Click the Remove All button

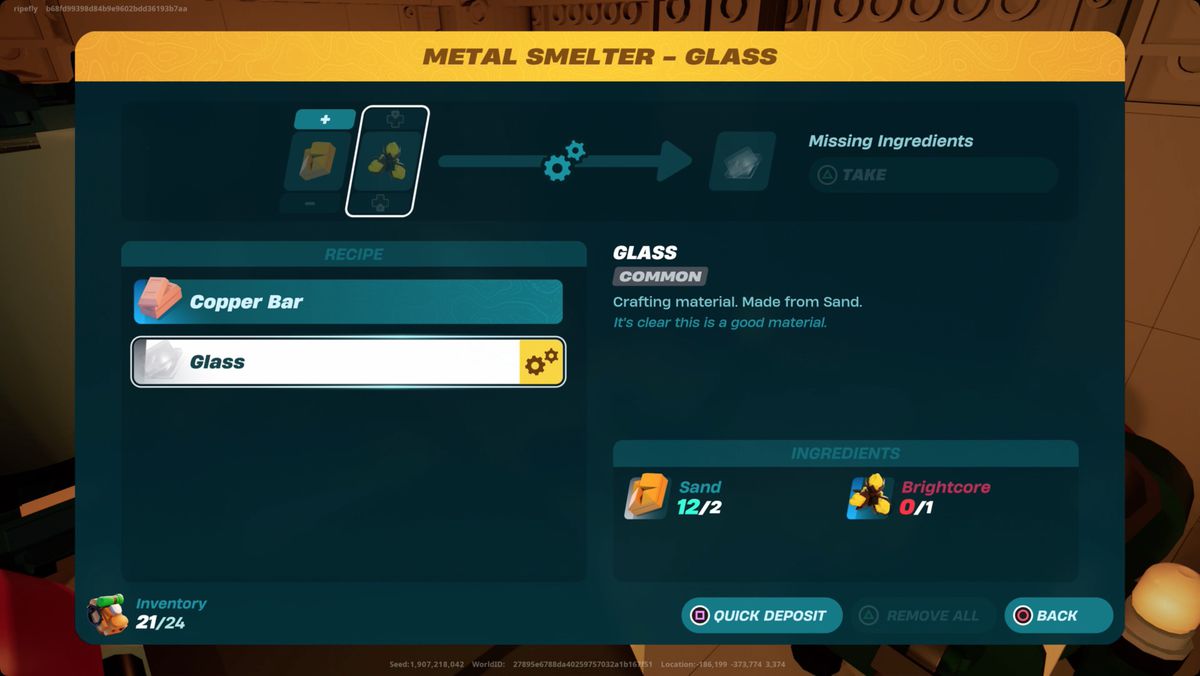tap(922, 616)
